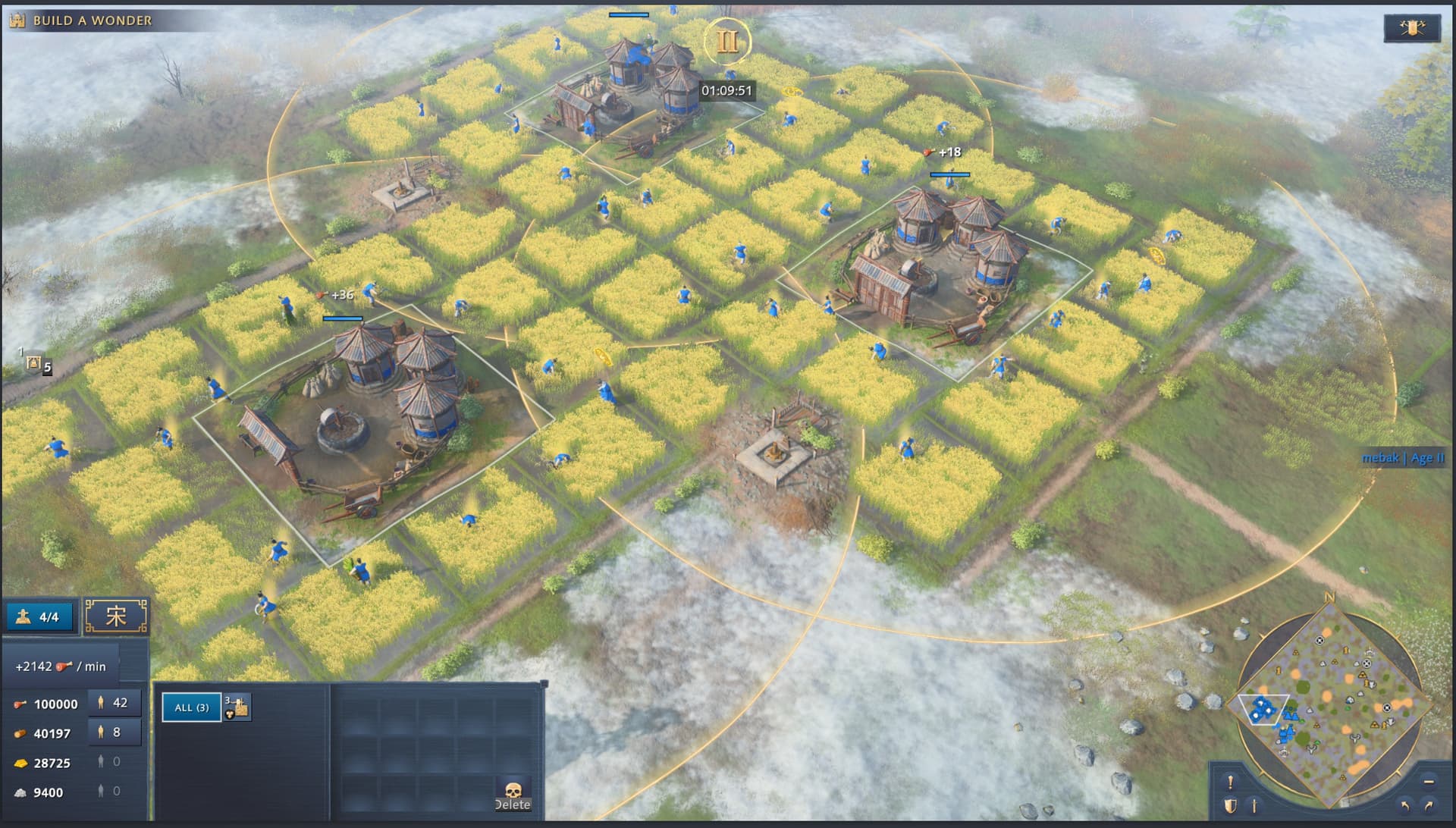The height and width of the screenshot is (828, 1456).
Task: Select the ALL (3) selection tab
Action: [191, 707]
